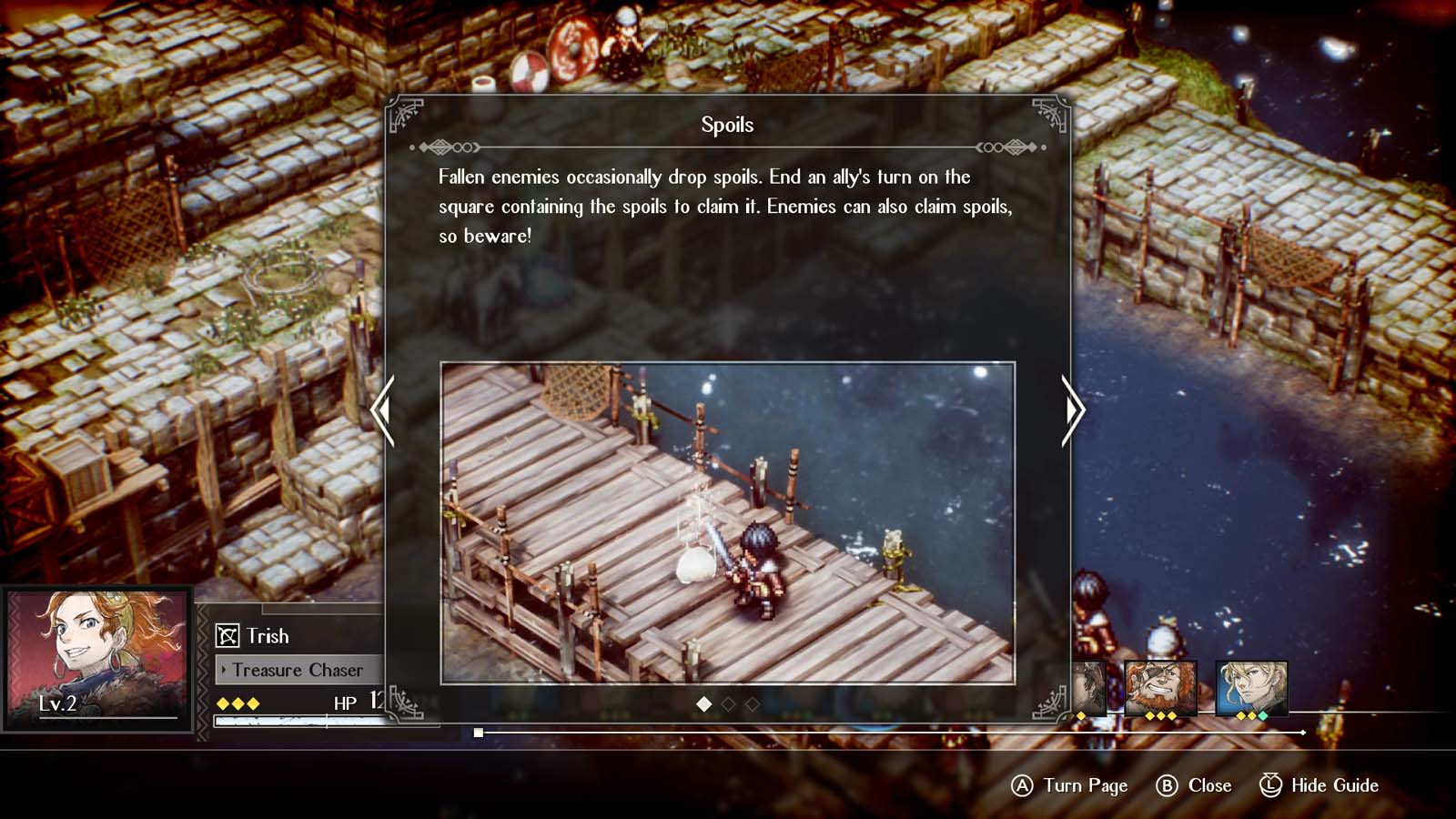Click the leftmost darkened ally portrait
Screen dimensions: 1456x819
pos(1087,687)
